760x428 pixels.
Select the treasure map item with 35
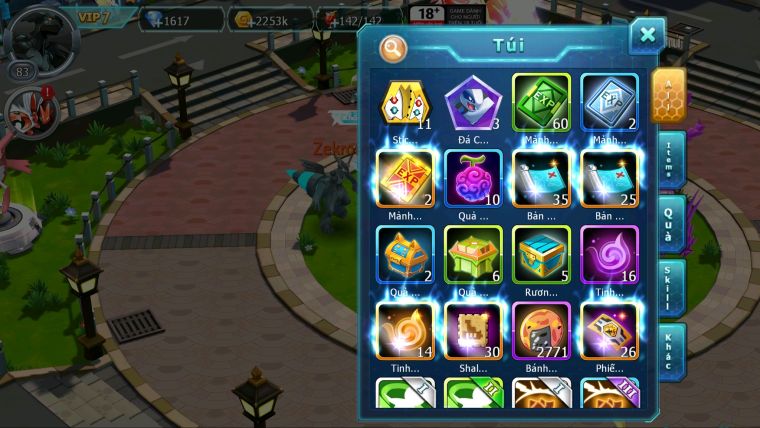point(541,179)
